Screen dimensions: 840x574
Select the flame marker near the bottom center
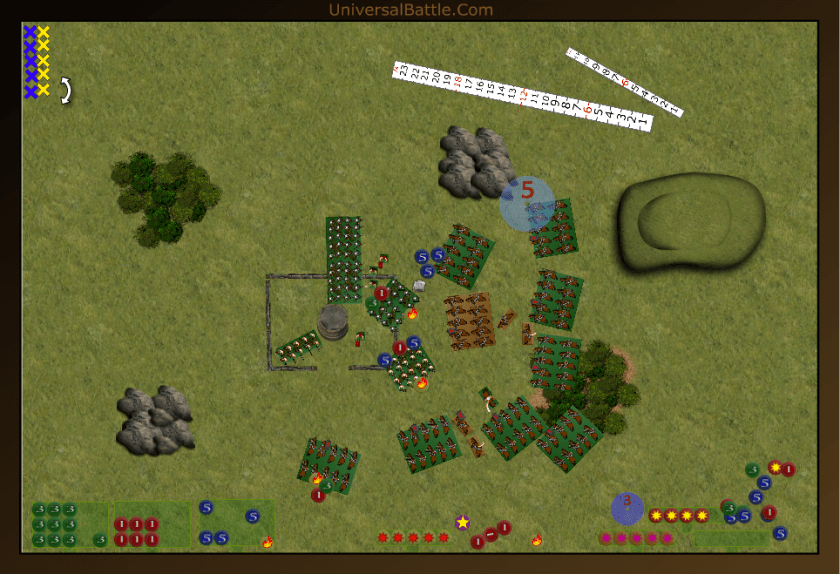(536, 541)
